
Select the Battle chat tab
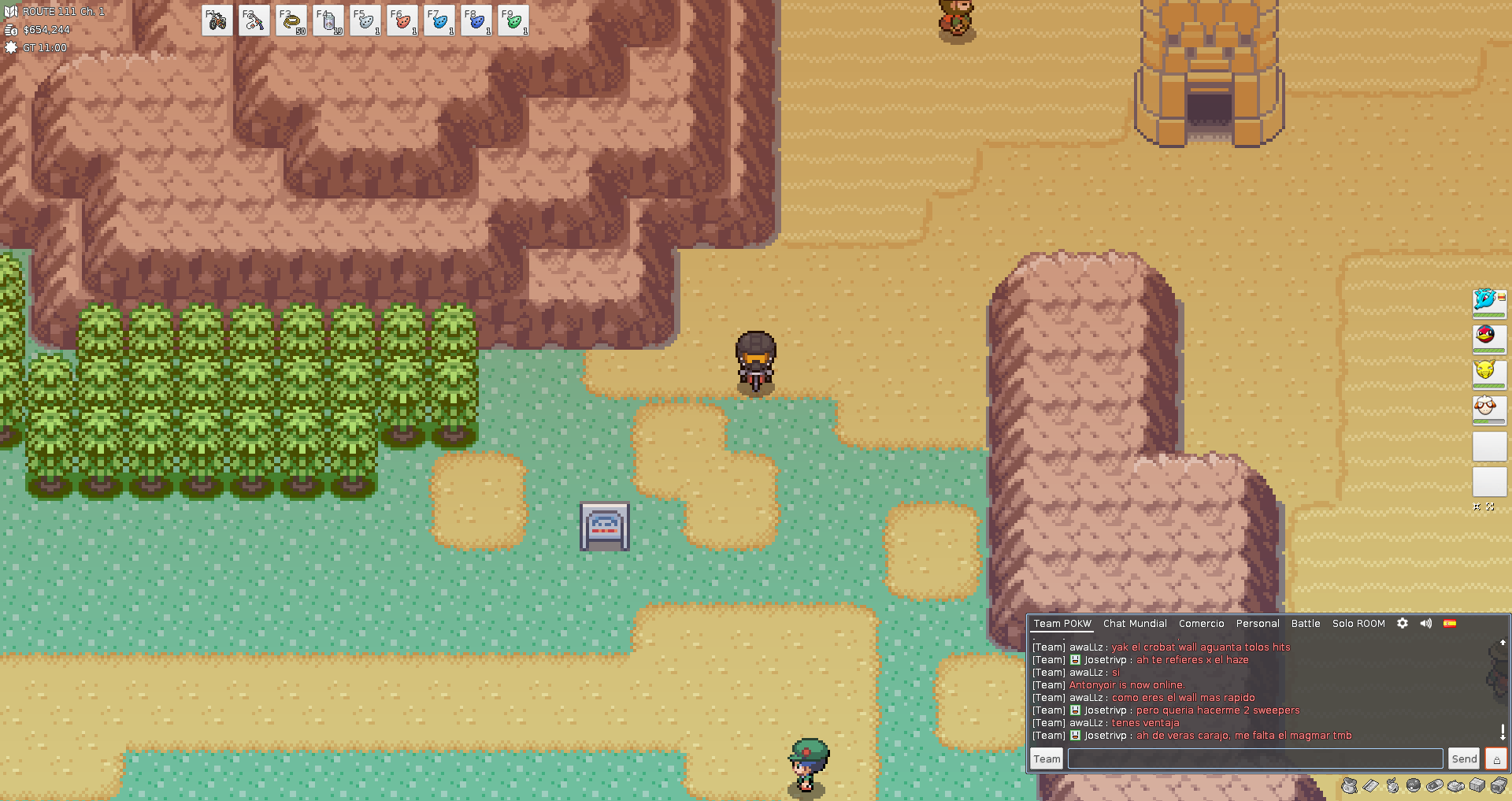(1306, 624)
